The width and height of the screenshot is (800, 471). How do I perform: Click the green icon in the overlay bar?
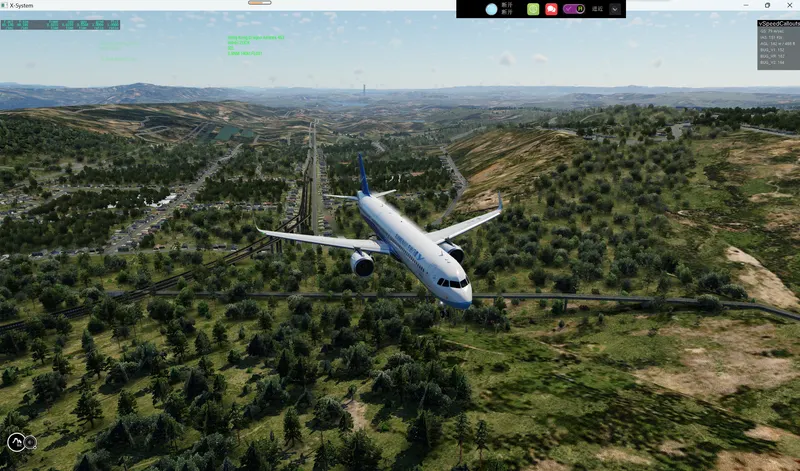533,9
